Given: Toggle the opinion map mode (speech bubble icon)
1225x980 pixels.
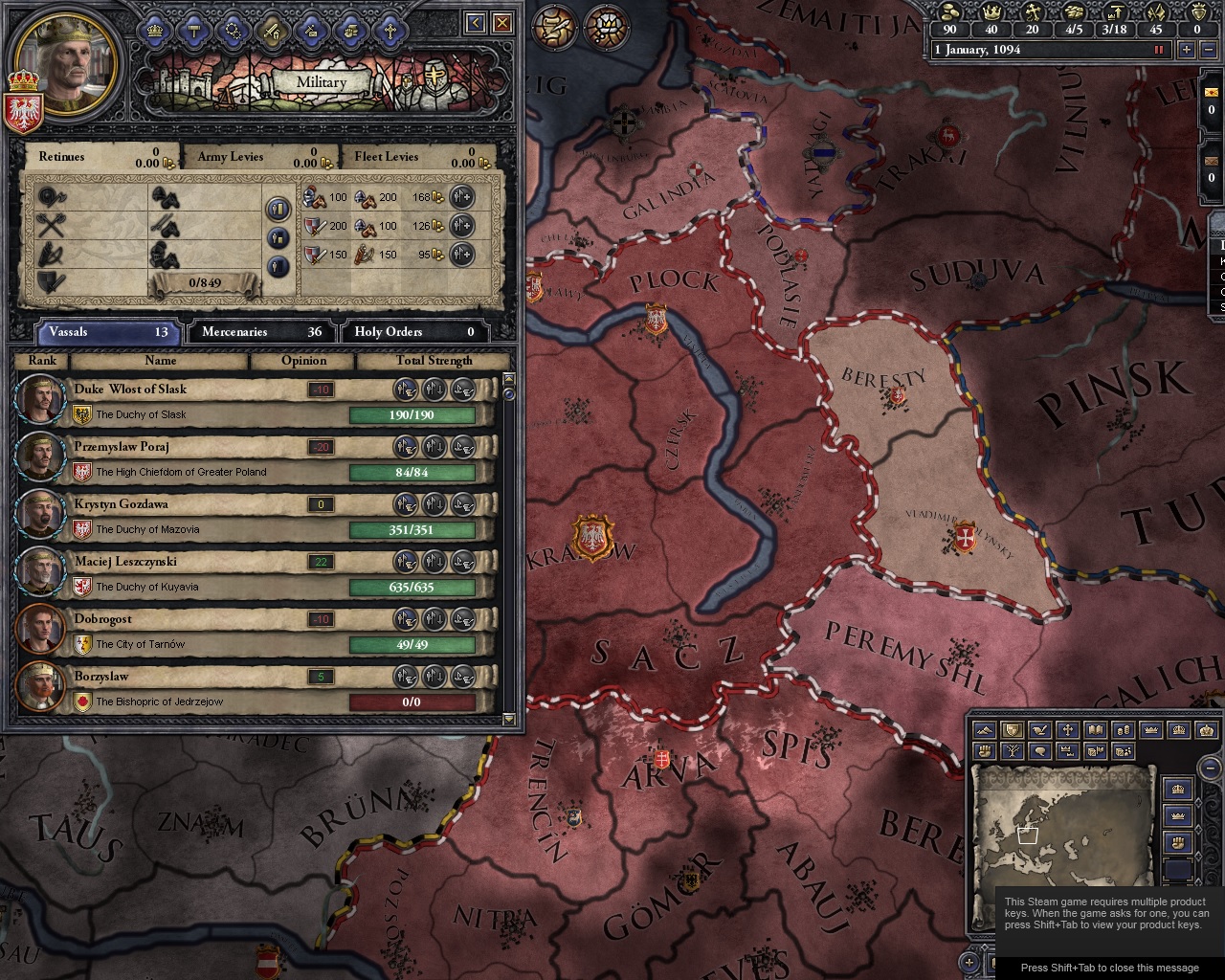Looking at the screenshot, I should pyautogui.click(x=1038, y=752).
